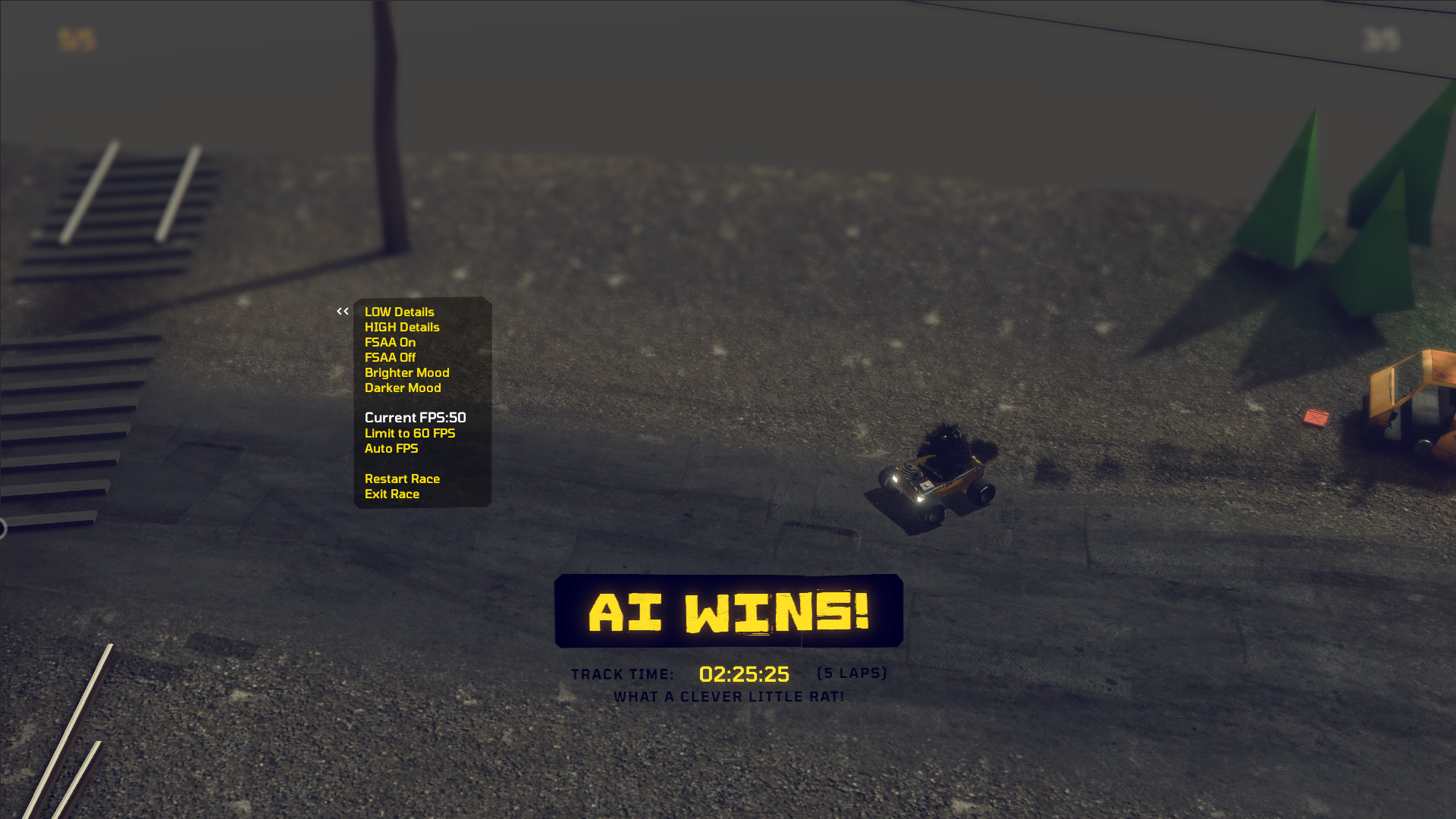1456x819 pixels.
Task: Restart the current race
Action: (x=403, y=479)
